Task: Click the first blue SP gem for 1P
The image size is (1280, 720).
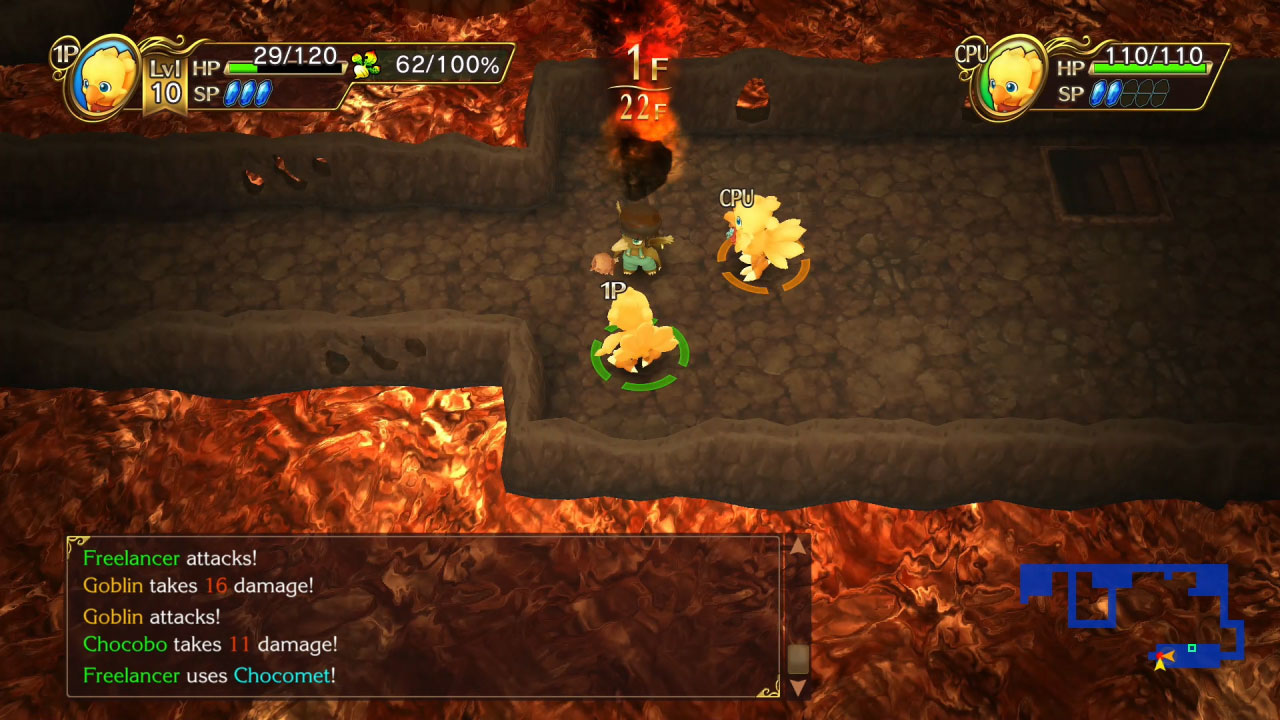Action: (x=233, y=92)
